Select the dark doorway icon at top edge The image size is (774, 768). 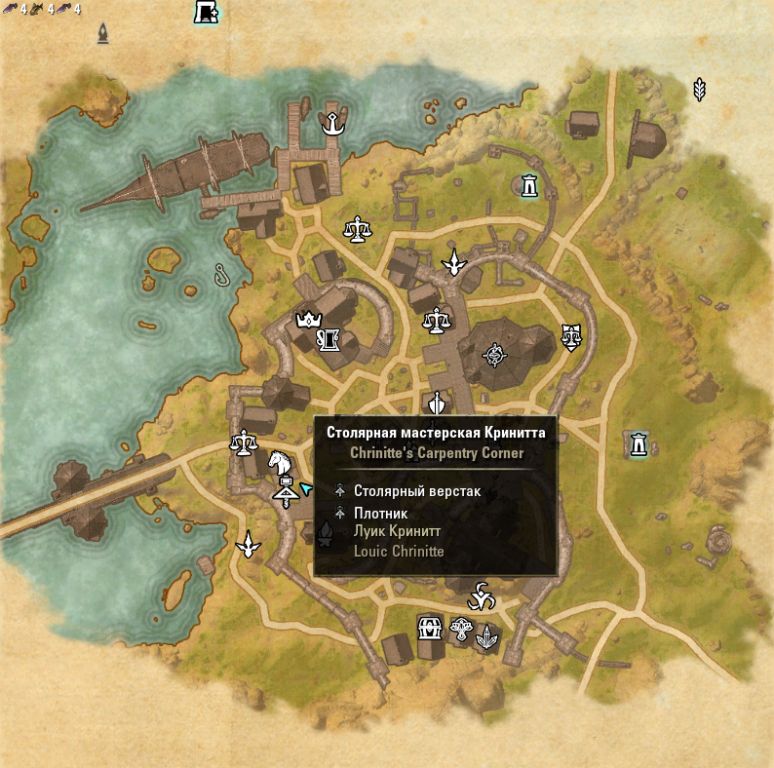point(206,12)
